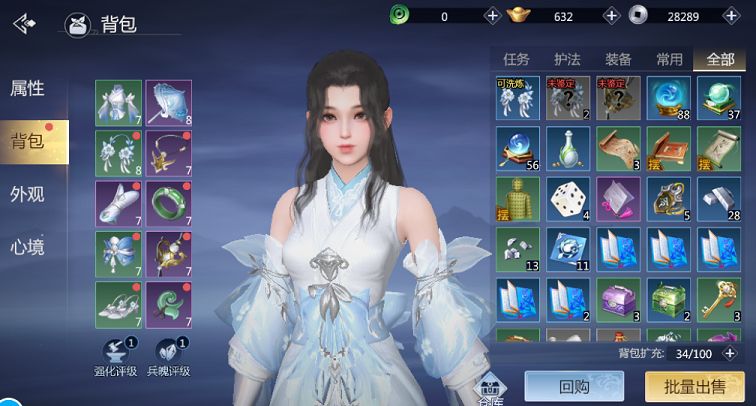Expand bag capacity with the plus button

731,353
